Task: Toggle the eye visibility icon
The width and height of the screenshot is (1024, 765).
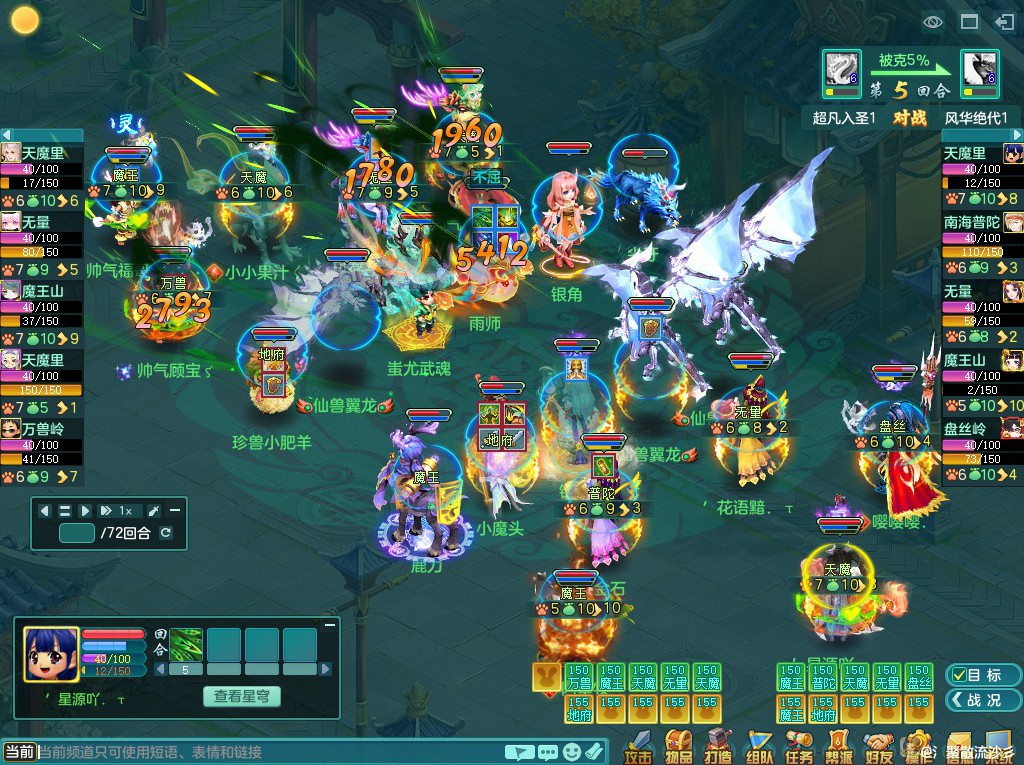Action: click(933, 21)
